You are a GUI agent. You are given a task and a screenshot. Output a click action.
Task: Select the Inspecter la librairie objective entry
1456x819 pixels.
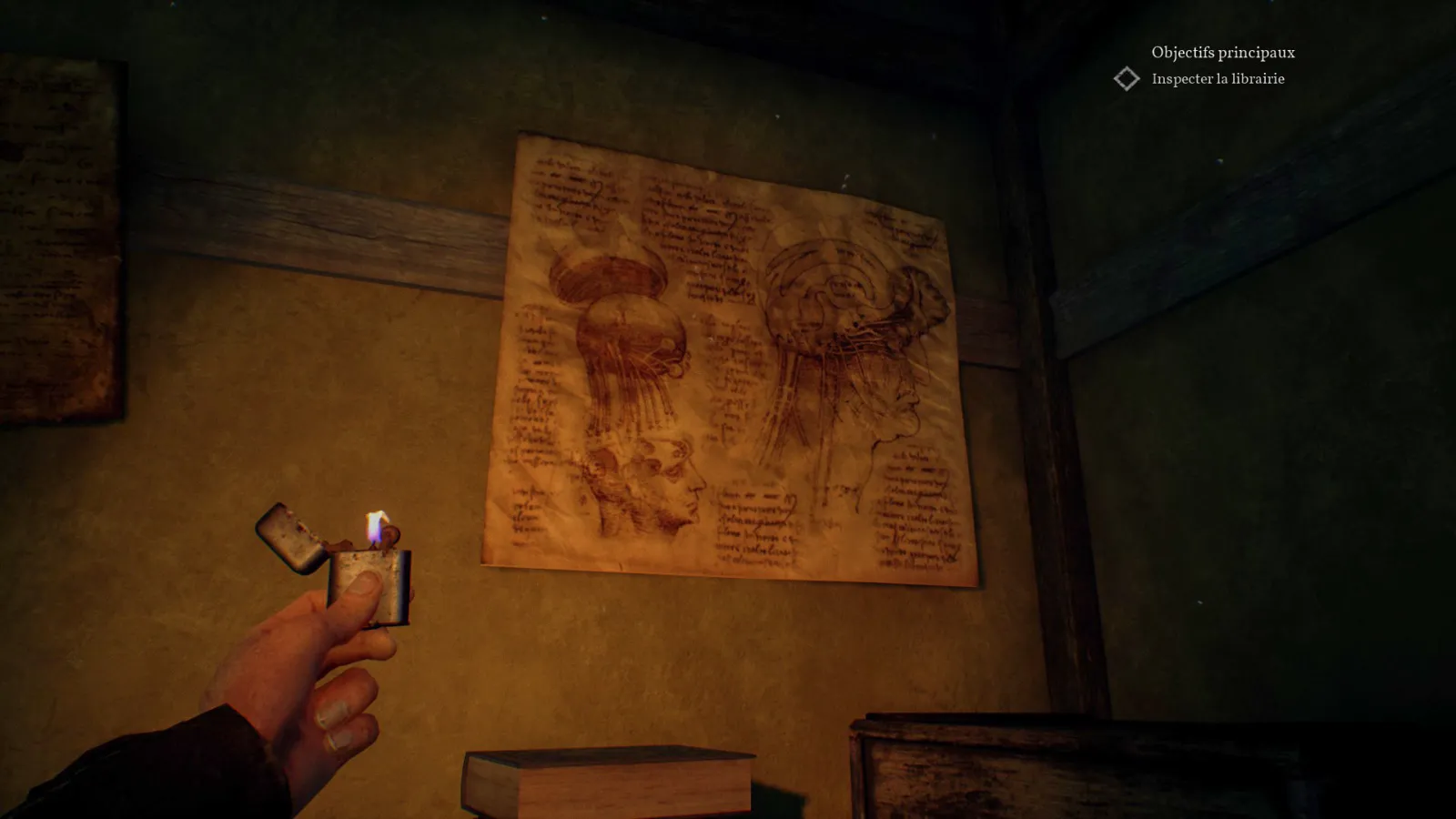(1218, 80)
